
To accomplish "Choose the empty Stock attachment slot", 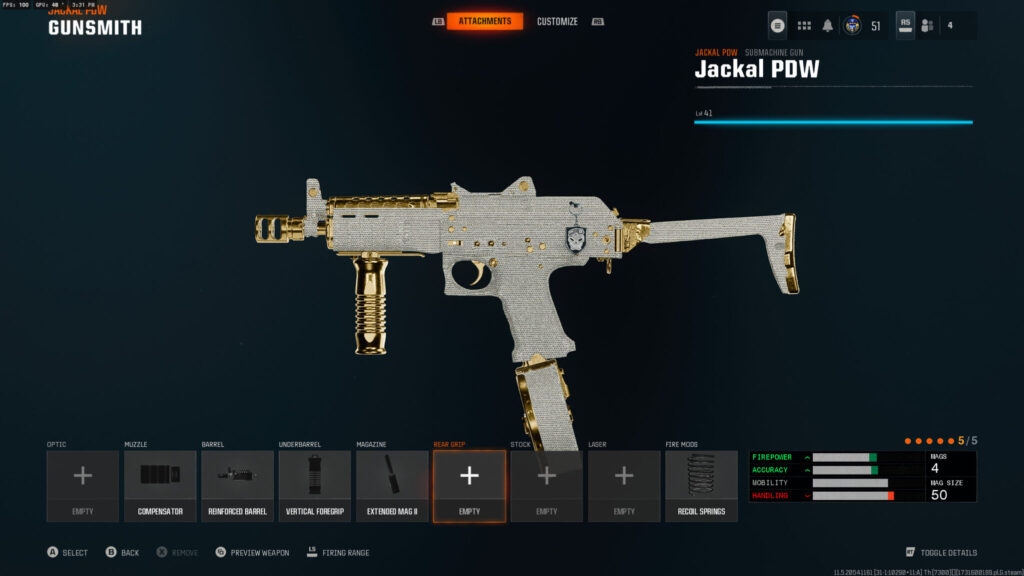I will pos(547,485).
